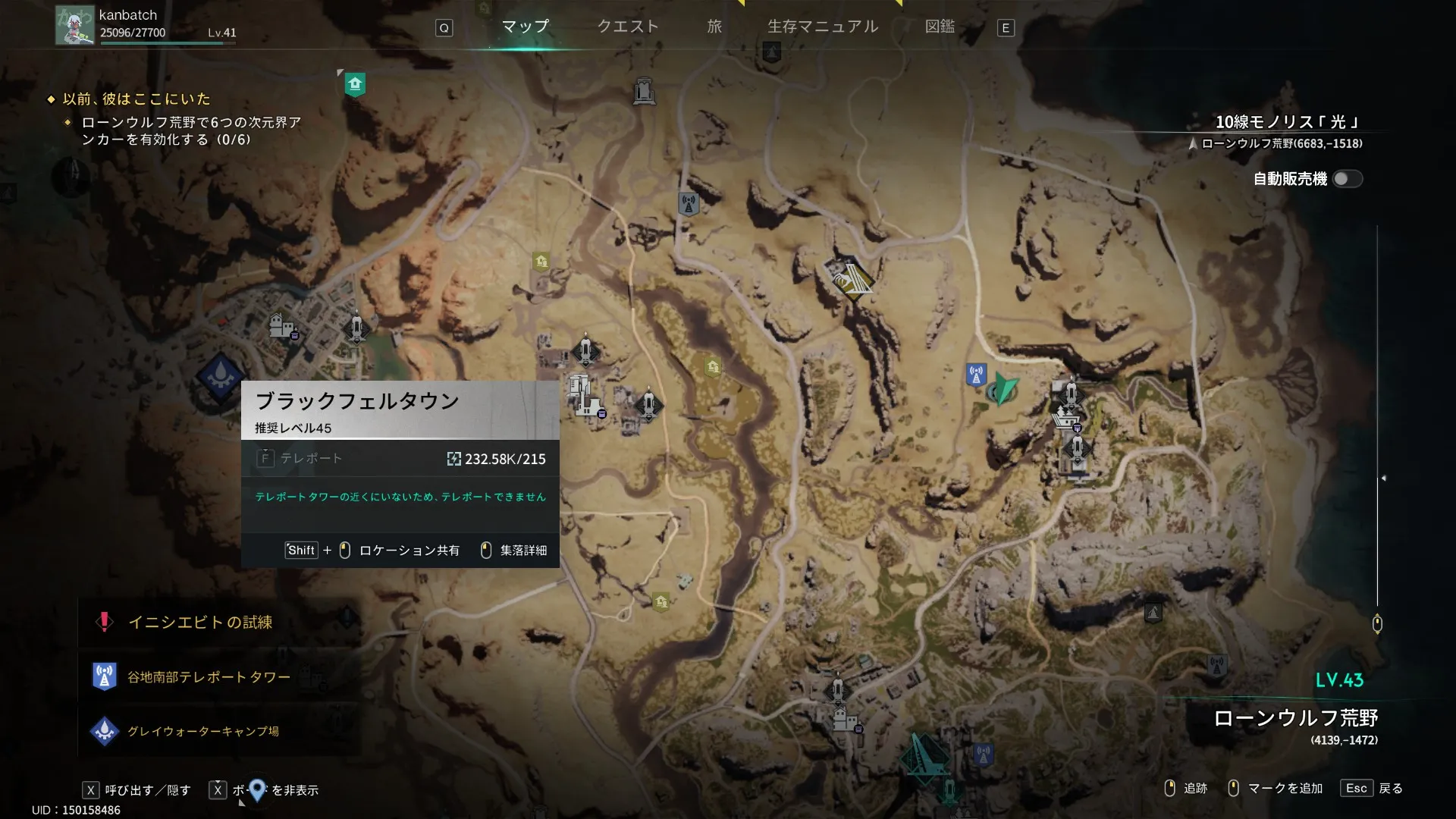
Task: Select the 10線モノリス「光」 tracked location
Action: [x=1286, y=122]
